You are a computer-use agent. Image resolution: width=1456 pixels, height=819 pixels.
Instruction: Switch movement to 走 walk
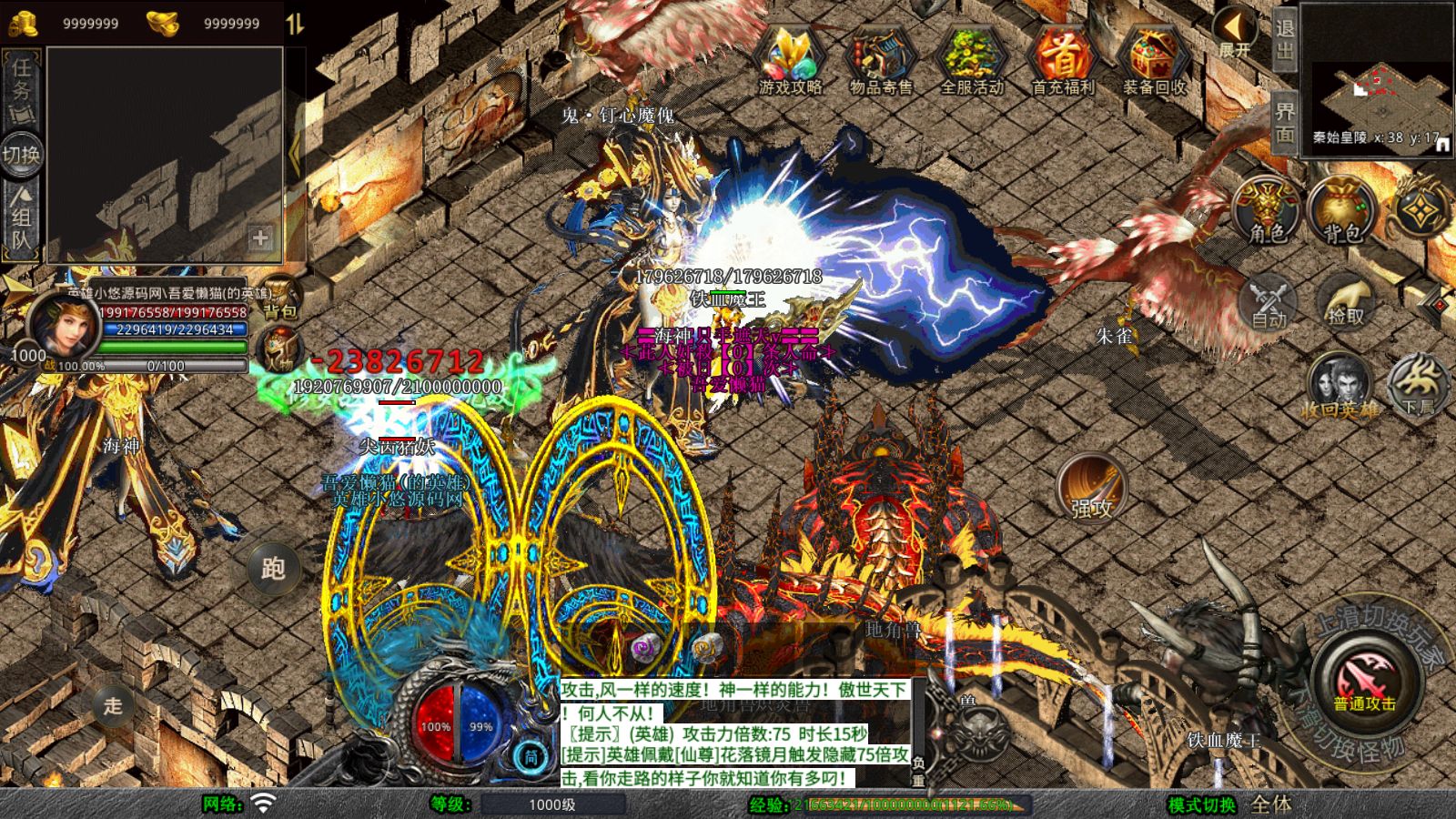113,705
